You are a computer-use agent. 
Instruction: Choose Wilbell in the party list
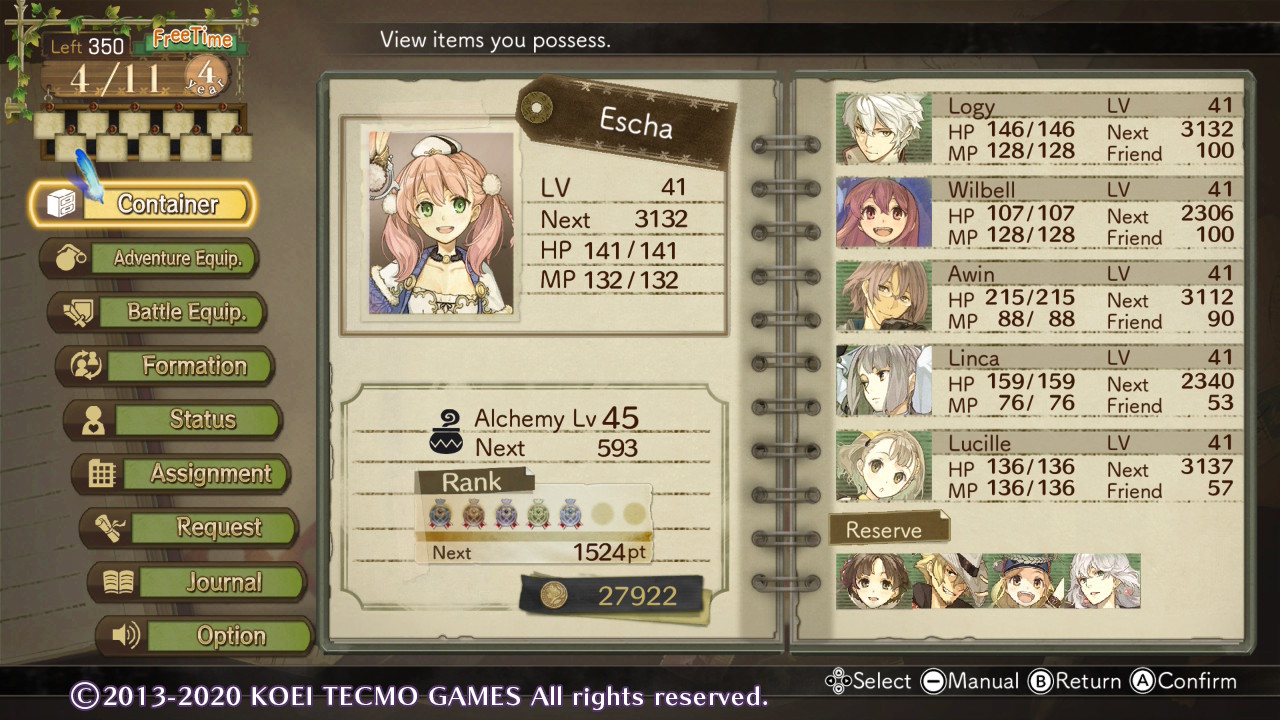1038,213
